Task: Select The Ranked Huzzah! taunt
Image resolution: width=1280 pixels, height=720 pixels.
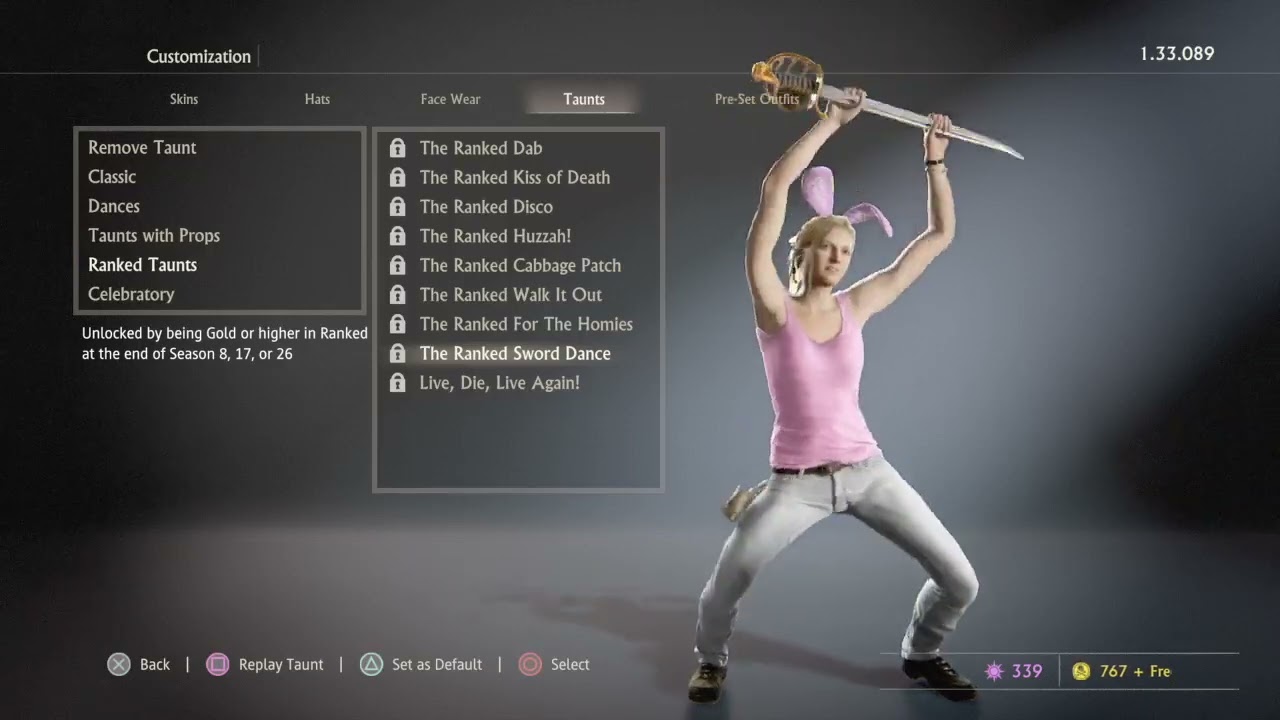Action: click(x=495, y=236)
